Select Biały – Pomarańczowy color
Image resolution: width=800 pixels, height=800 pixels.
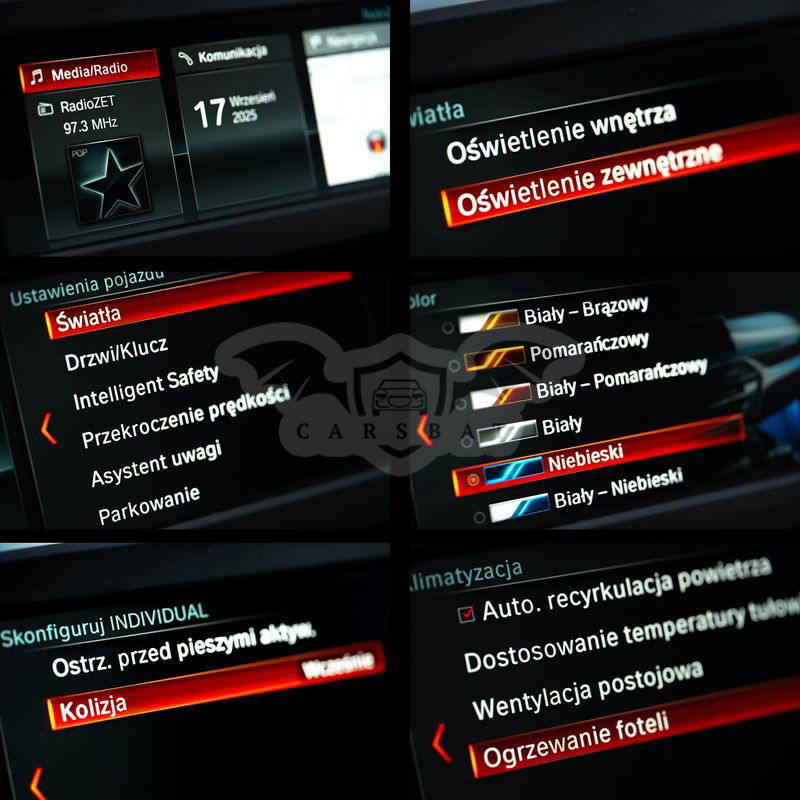pos(620,380)
